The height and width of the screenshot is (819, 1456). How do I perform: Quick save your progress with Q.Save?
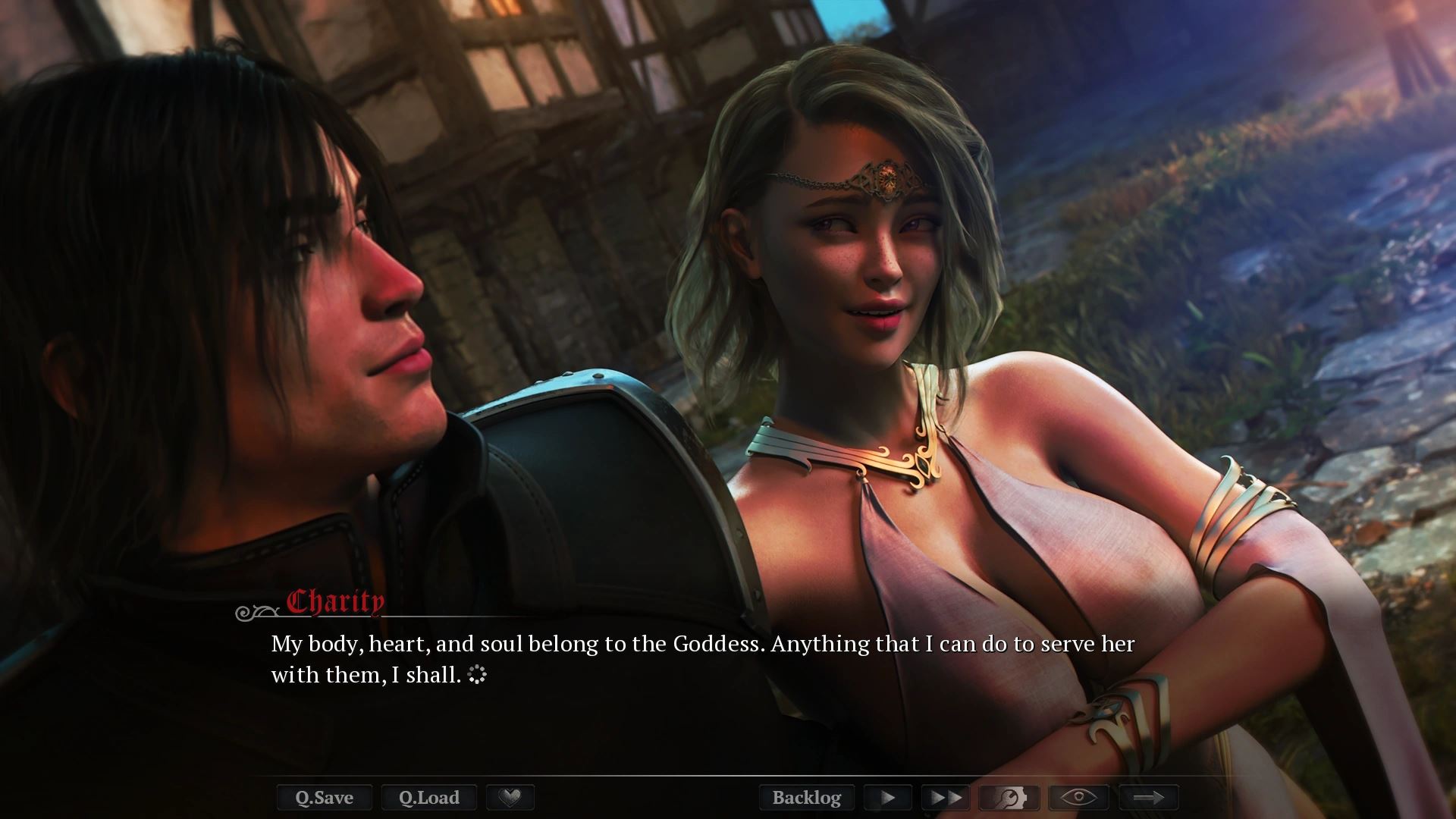tap(324, 797)
